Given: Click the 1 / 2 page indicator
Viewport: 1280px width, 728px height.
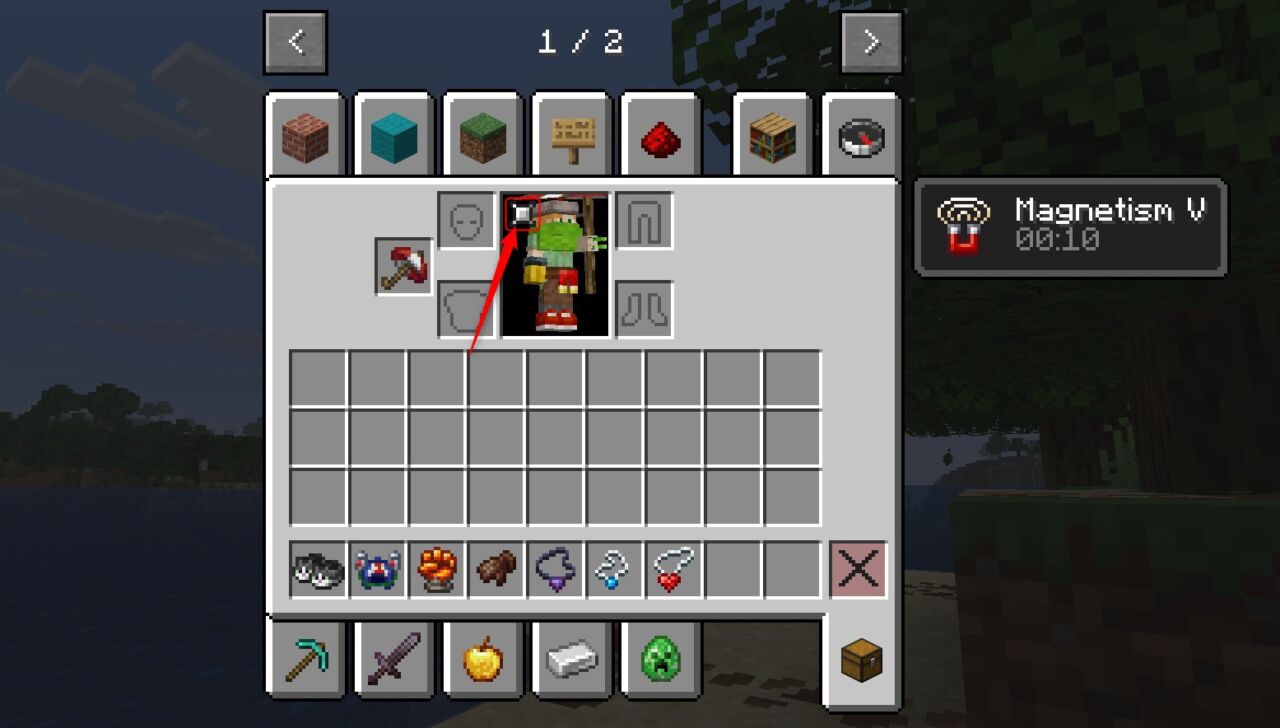Looking at the screenshot, I should (582, 42).
